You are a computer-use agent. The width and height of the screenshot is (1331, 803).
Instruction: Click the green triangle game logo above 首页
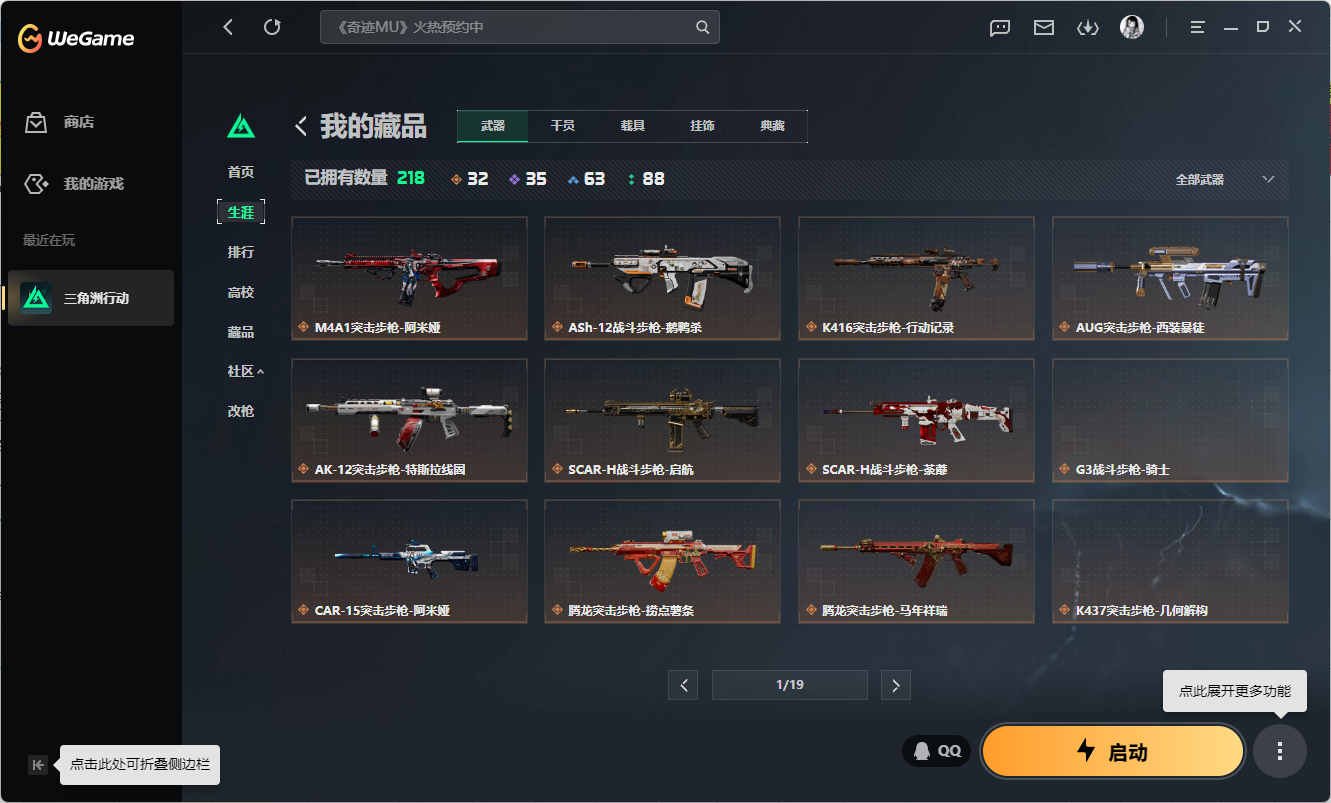point(241,127)
